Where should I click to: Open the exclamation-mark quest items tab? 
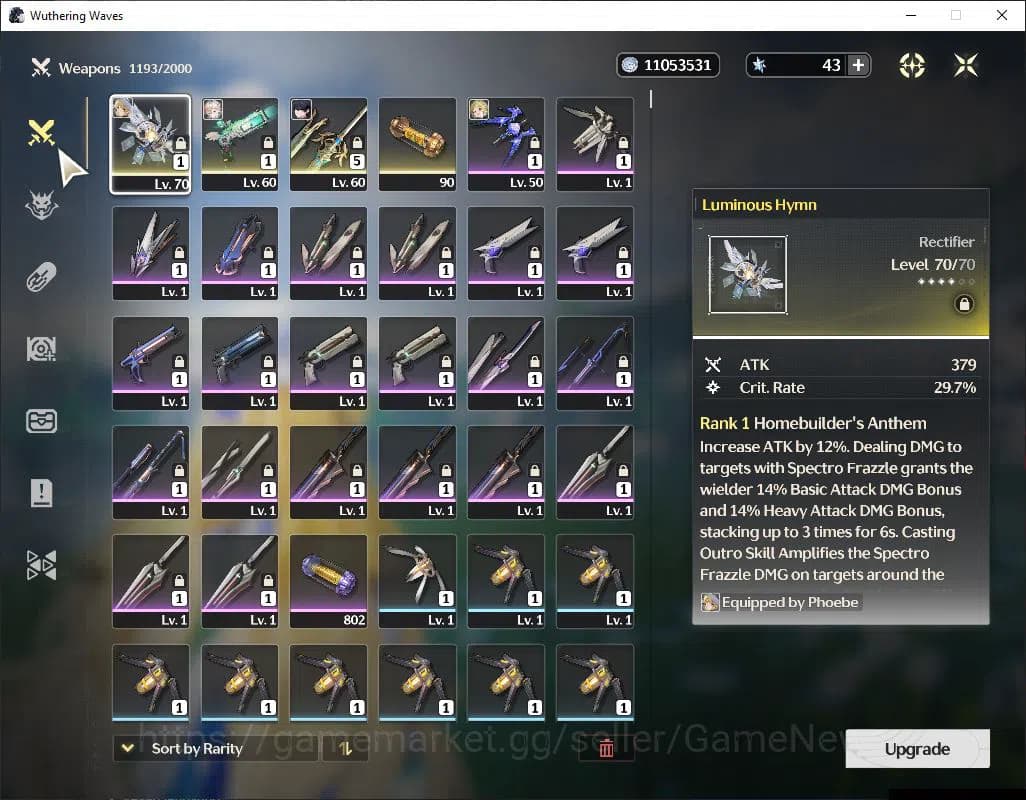(41, 492)
